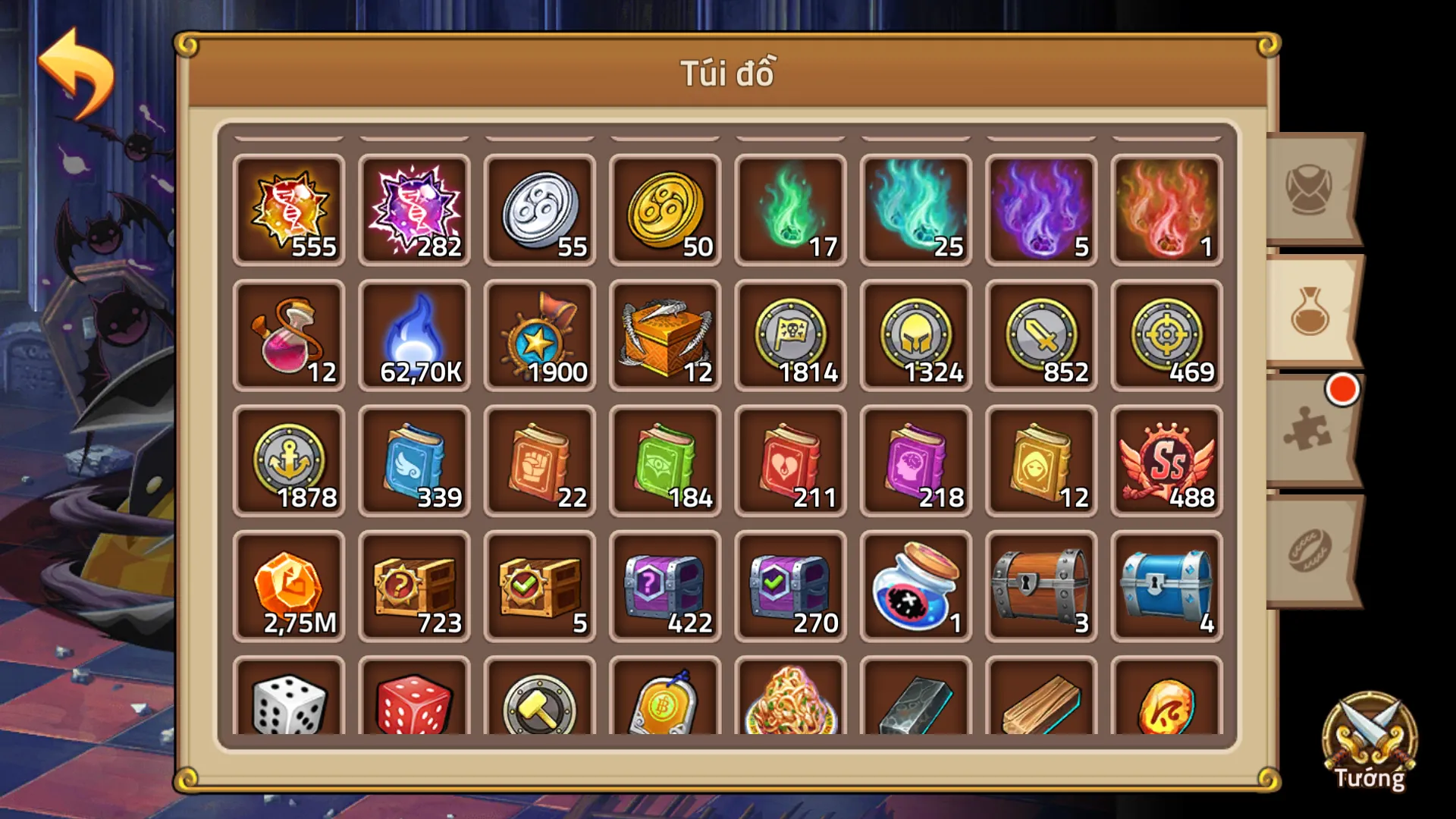
Task: Select the green soul flame with 17 count
Action: (x=789, y=210)
